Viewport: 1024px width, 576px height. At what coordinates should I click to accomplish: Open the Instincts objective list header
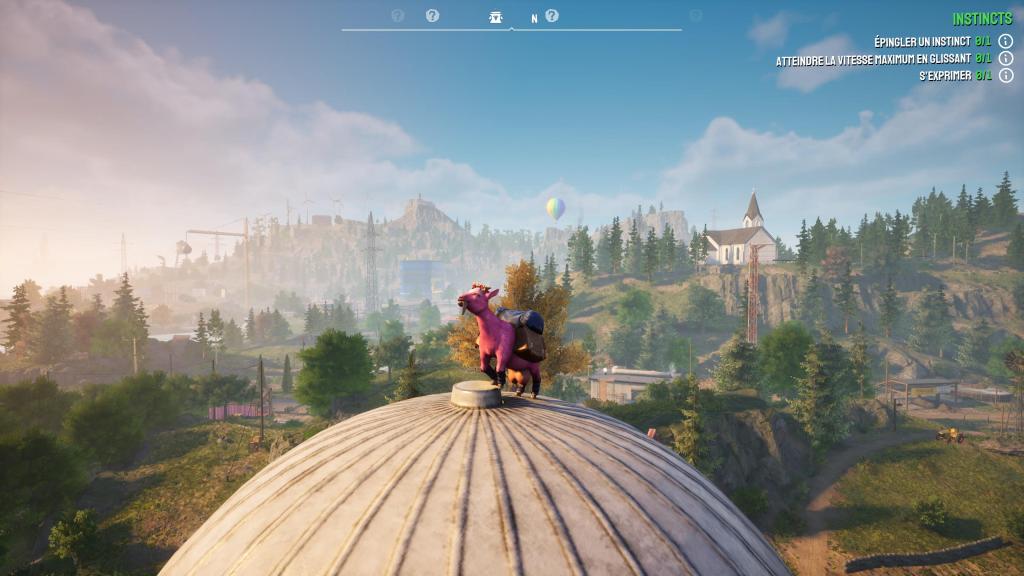[x=982, y=19]
